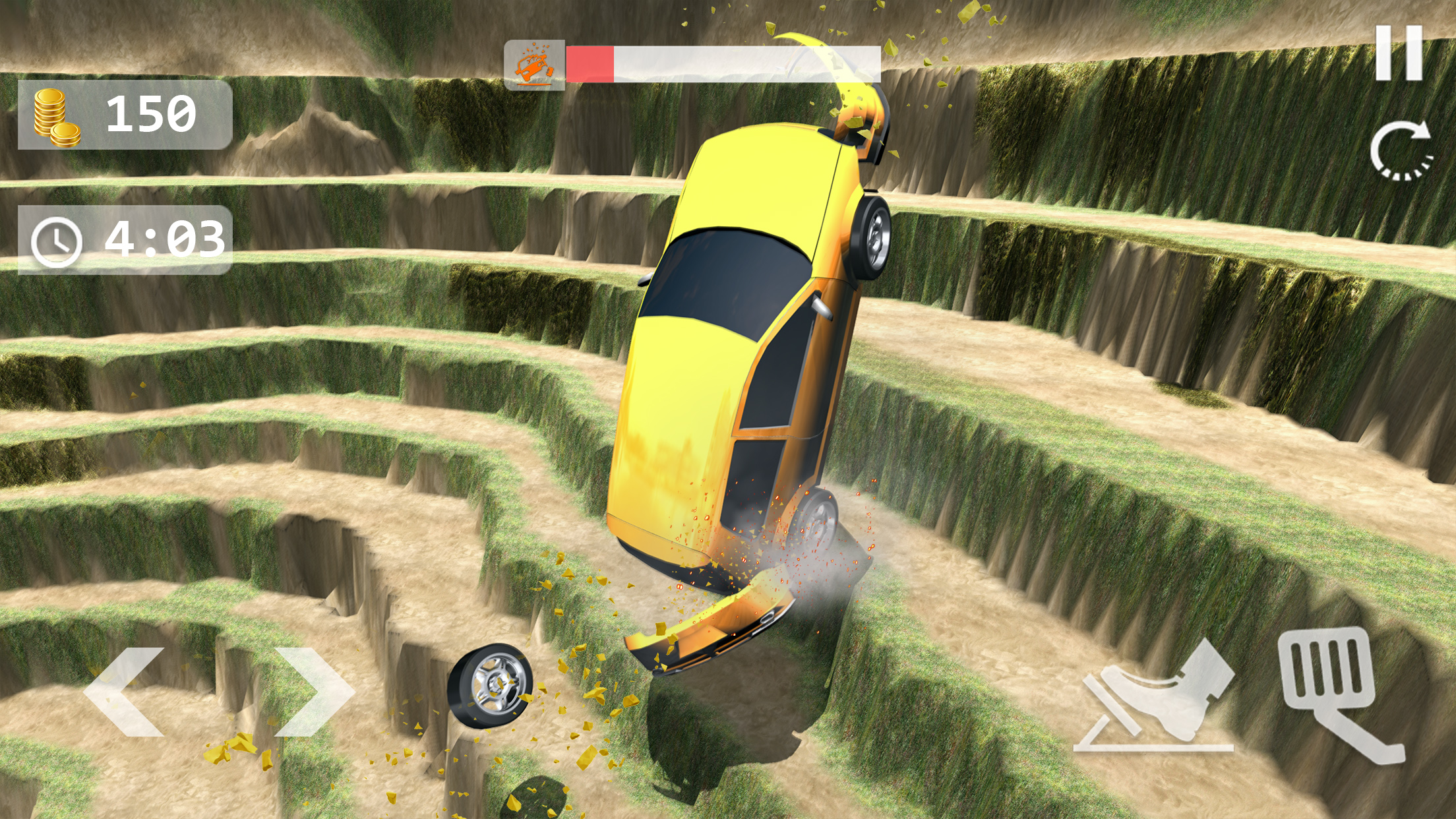Hit the brake pedal
The image size is (1456, 819).
(1155, 698)
